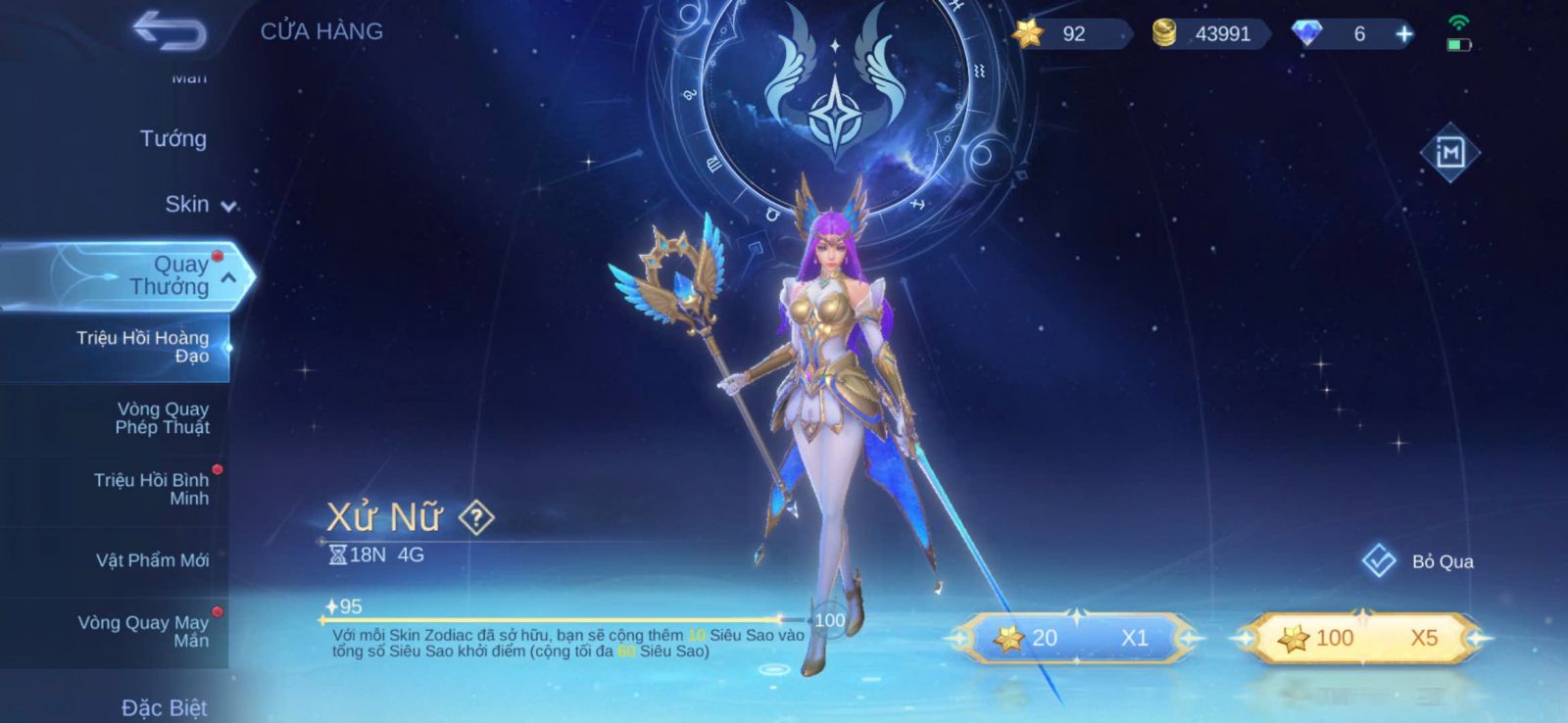This screenshot has width=1568, height=723.
Task: Open the Tướng shop category
Action: coord(172,139)
